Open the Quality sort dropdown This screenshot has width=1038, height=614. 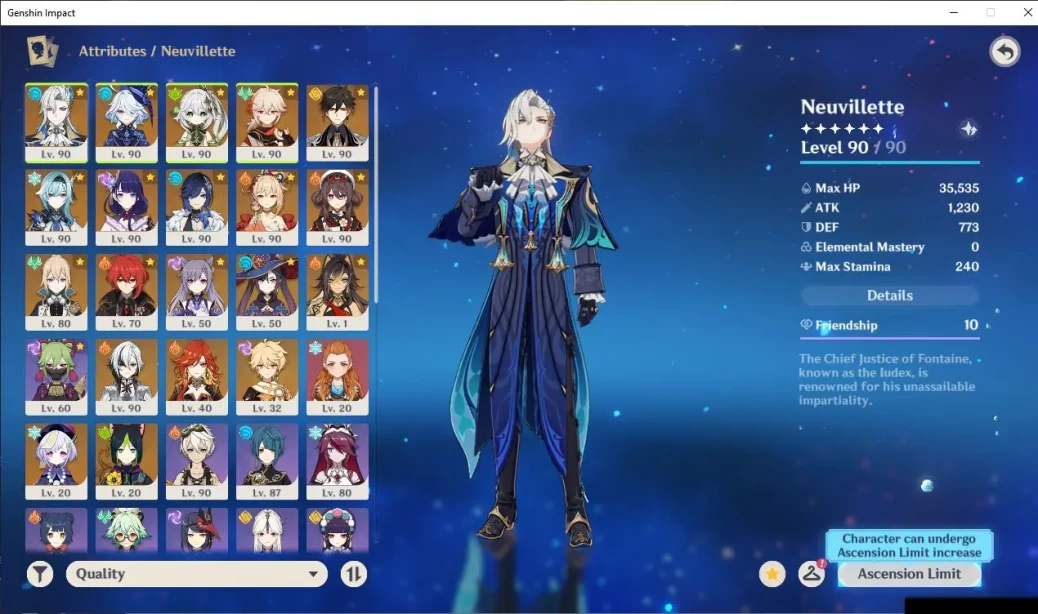tap(197, 574)
